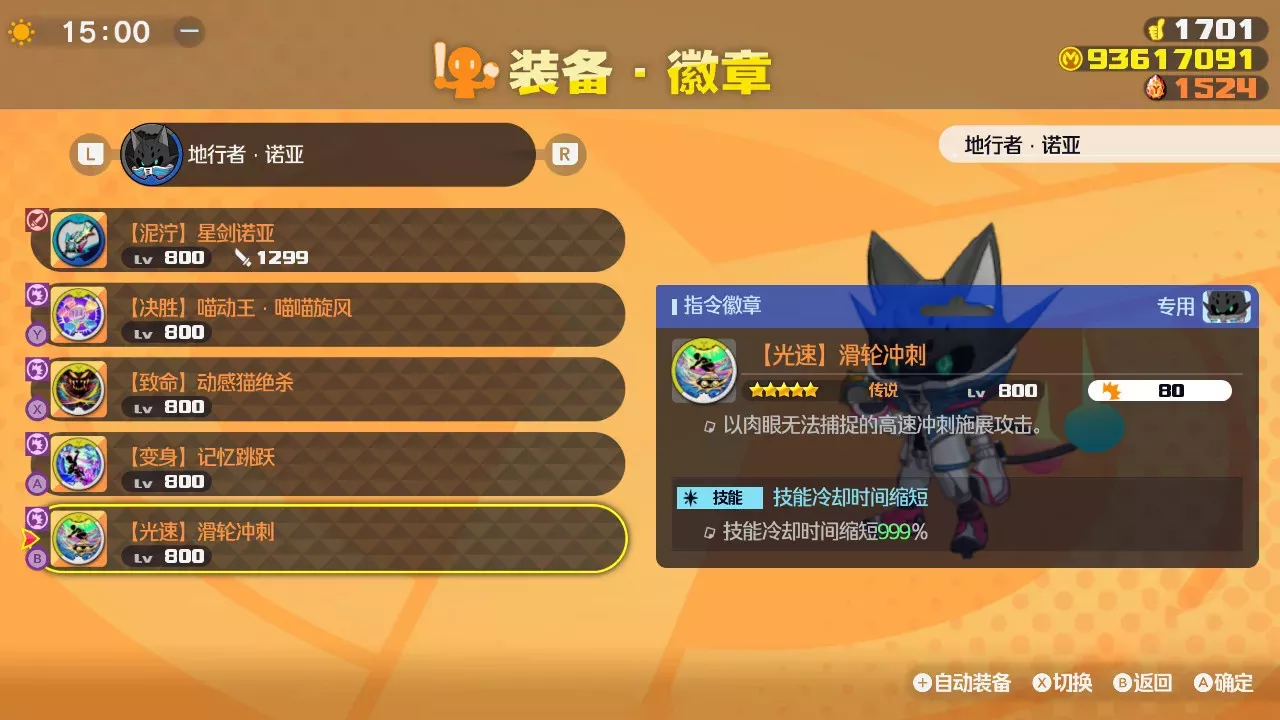
Task: Click the 【决胜】喵动王 medal icon
Action: (x=79, y=315)
